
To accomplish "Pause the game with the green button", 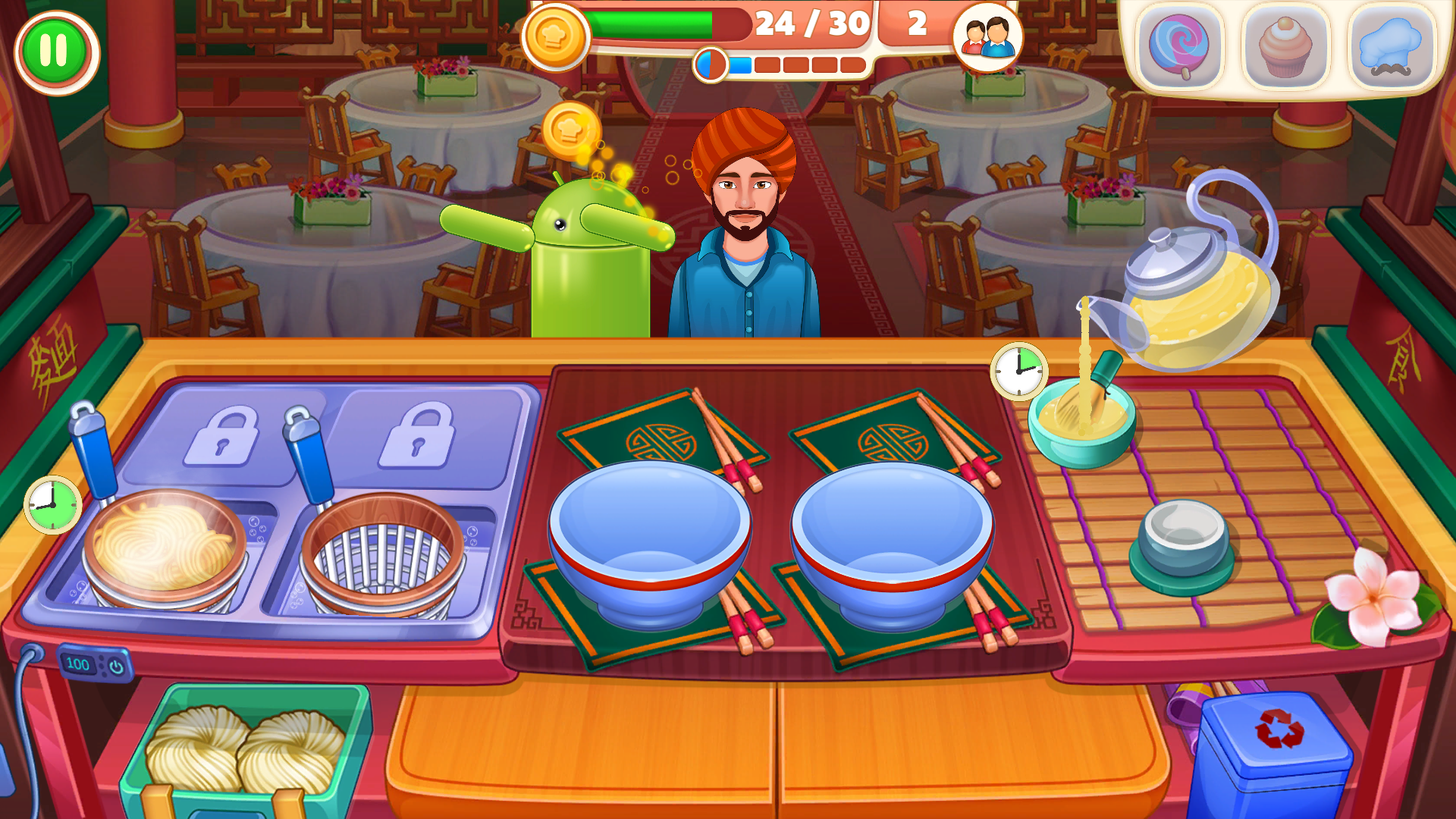I will 55,52.
